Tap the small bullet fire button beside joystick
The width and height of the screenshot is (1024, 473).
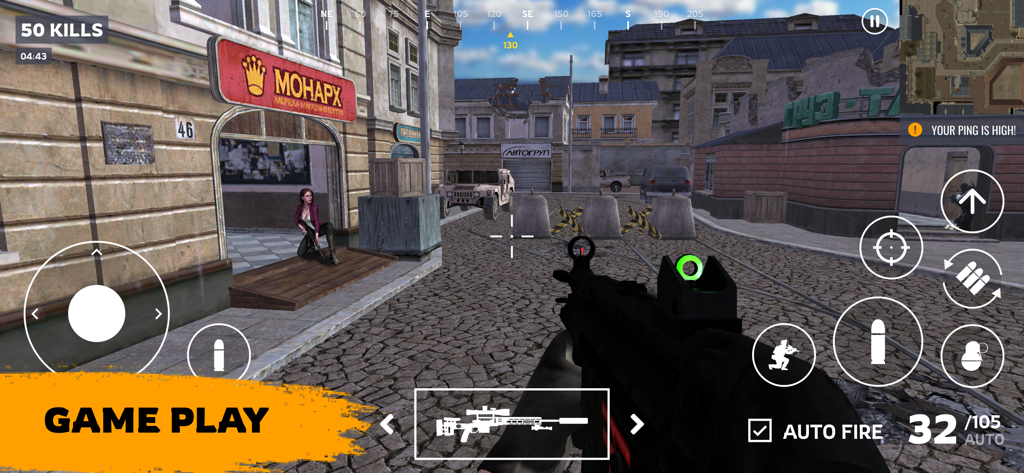[x=219, y=355]
